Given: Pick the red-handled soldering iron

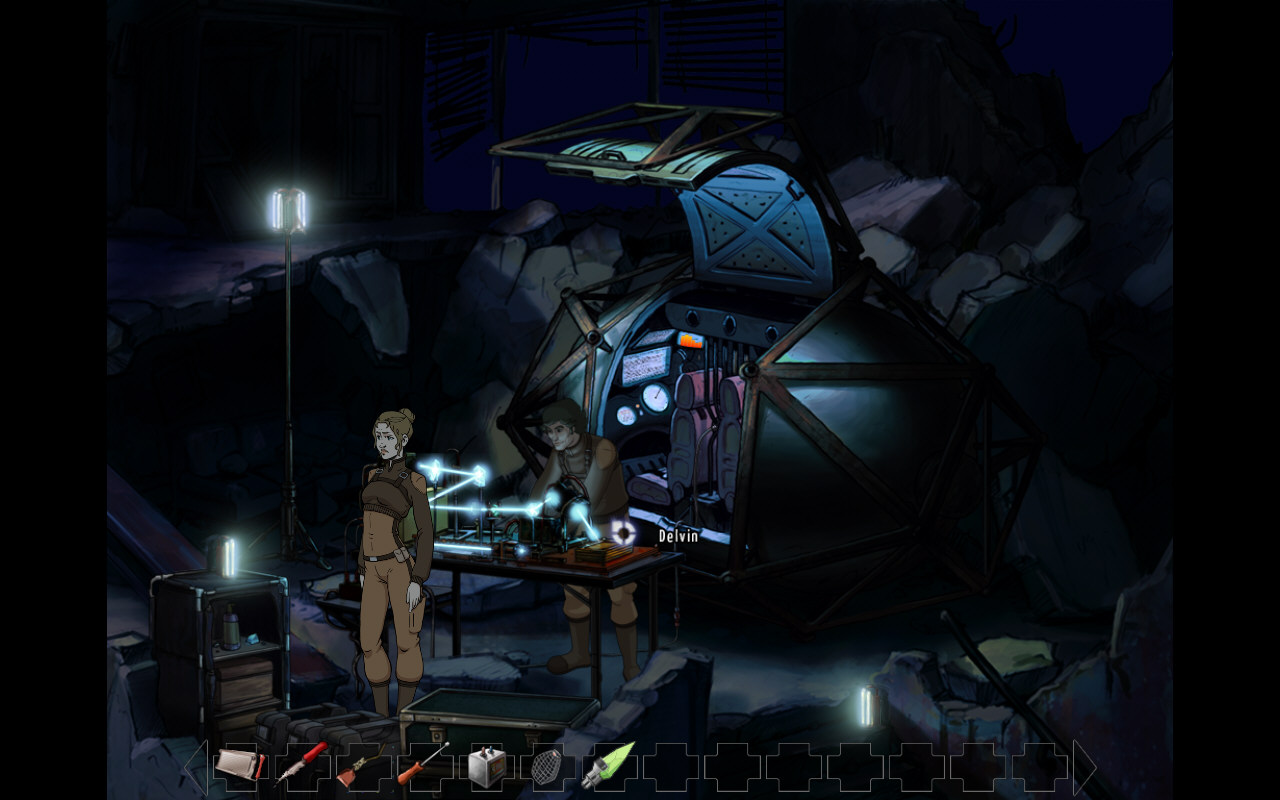Looking at the screenshot, I should point(301,765).
